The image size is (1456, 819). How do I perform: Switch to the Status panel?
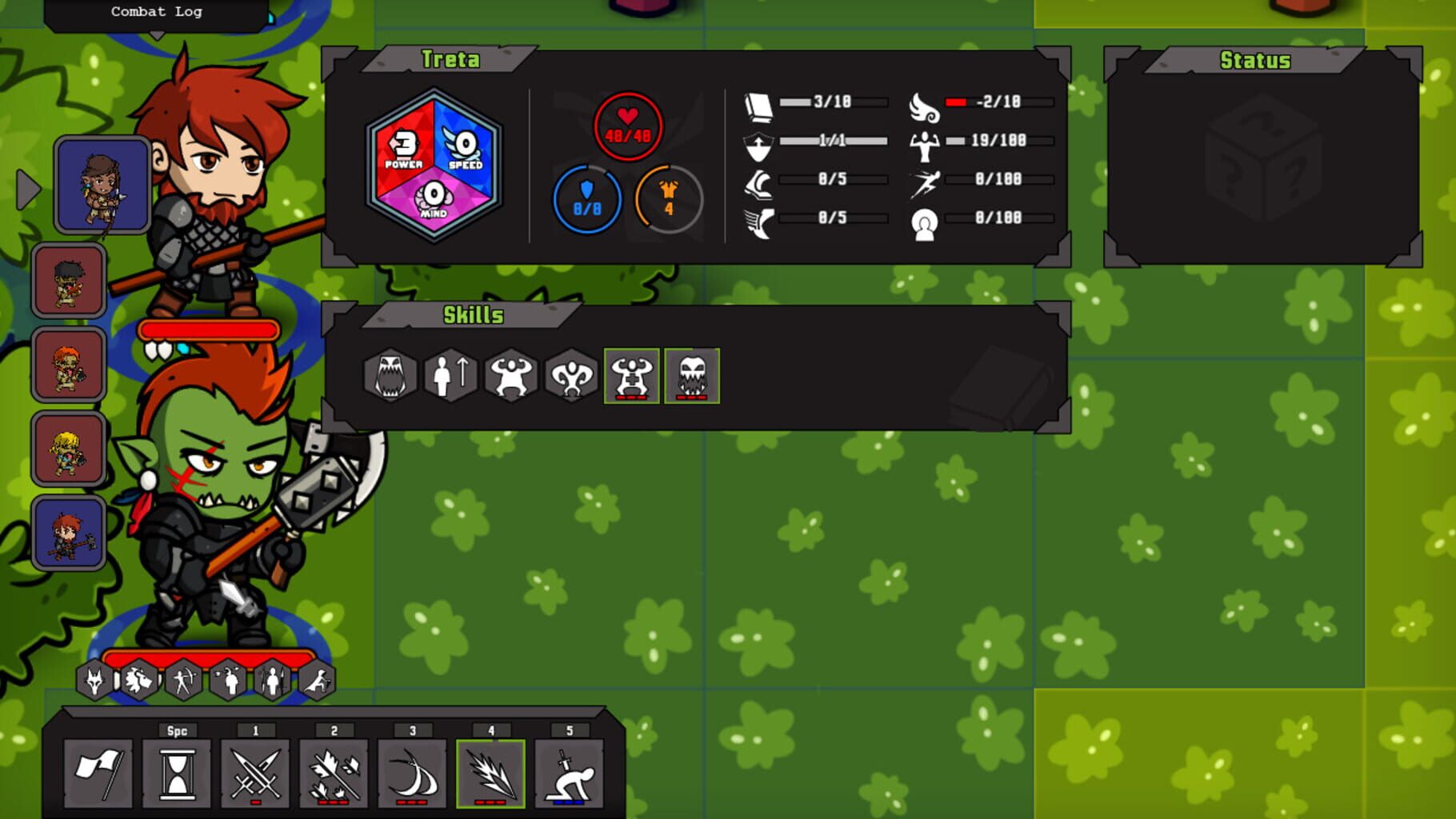[x=1256, y=60]
